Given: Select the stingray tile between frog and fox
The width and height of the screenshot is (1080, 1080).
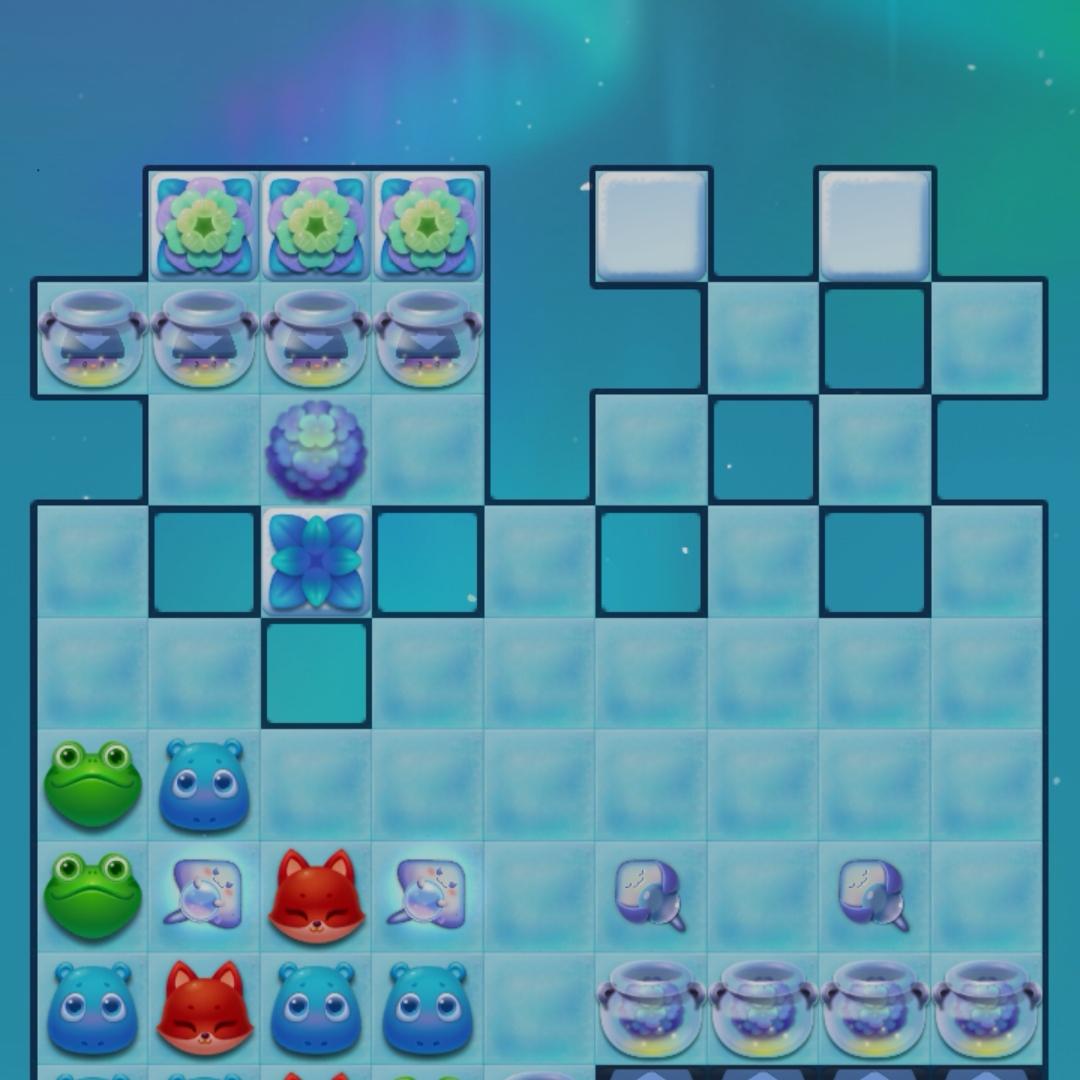Looking at the screenshot, I should click(x=204, y=895).
